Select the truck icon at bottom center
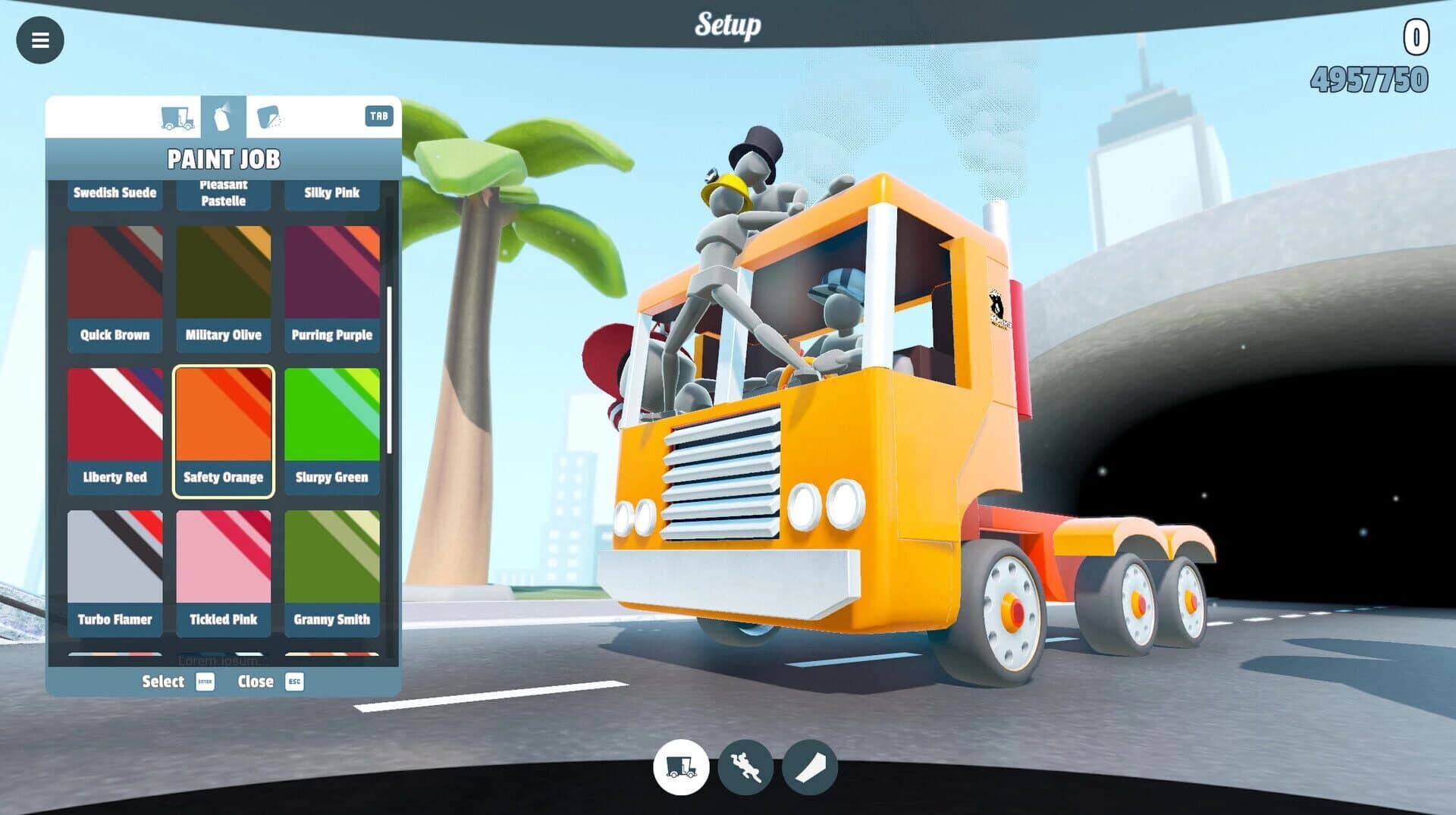The image size is (1456, 815). [681, 768]
